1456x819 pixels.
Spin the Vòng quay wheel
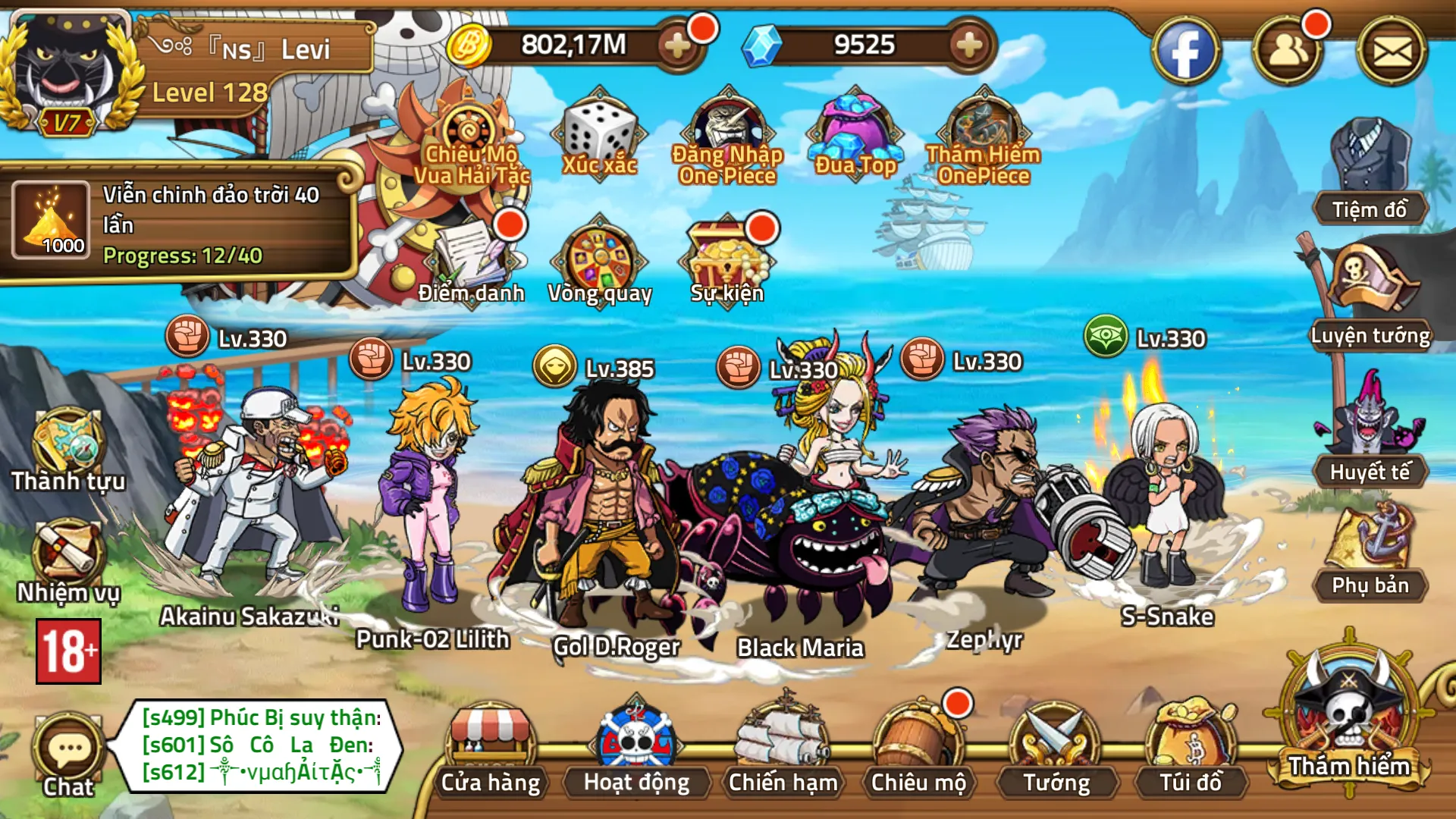[x=600, y=262]
